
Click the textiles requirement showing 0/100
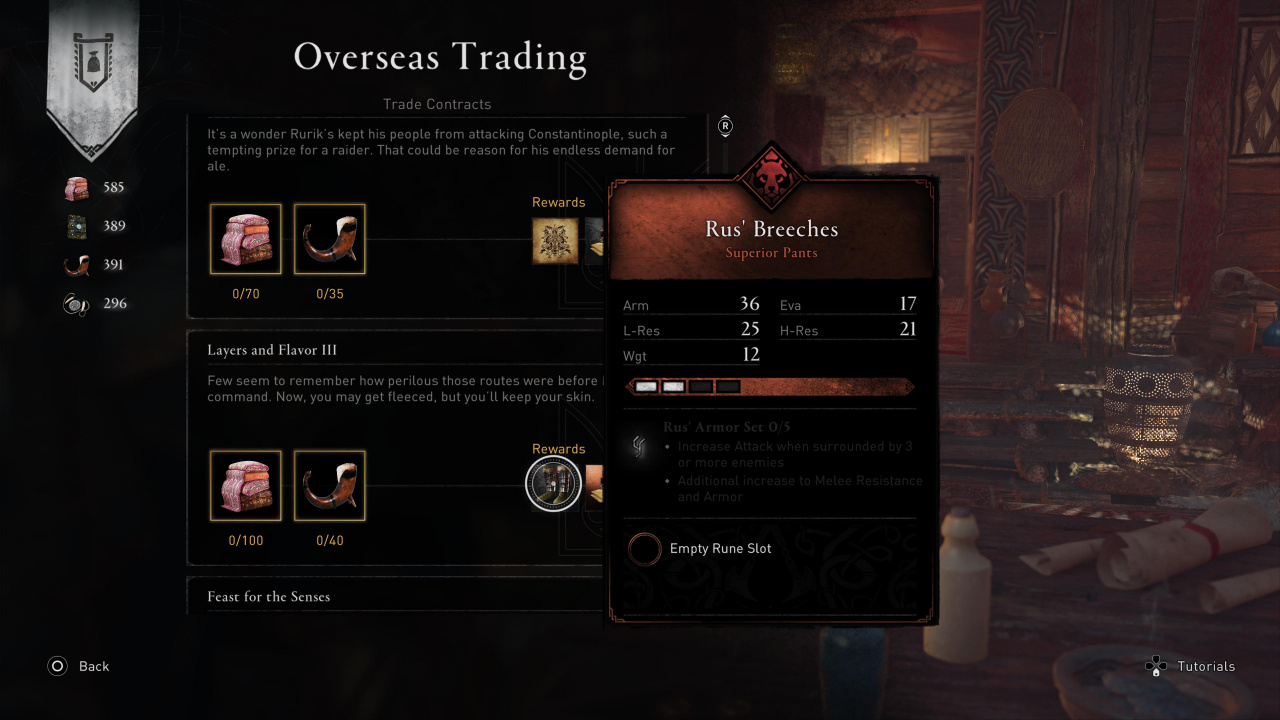point(245,486)
